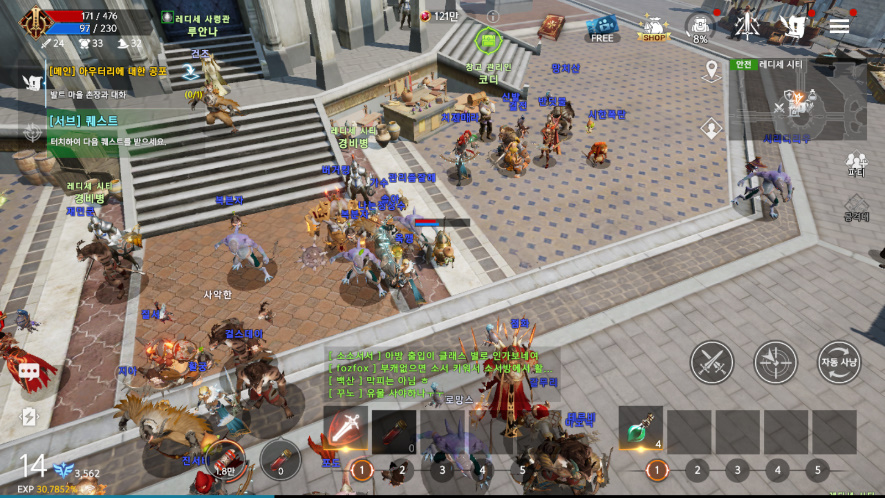This screenshot has height=498, width=885.
Task: Toggle auto hunt (자동 사냥)
Action: 838,362
